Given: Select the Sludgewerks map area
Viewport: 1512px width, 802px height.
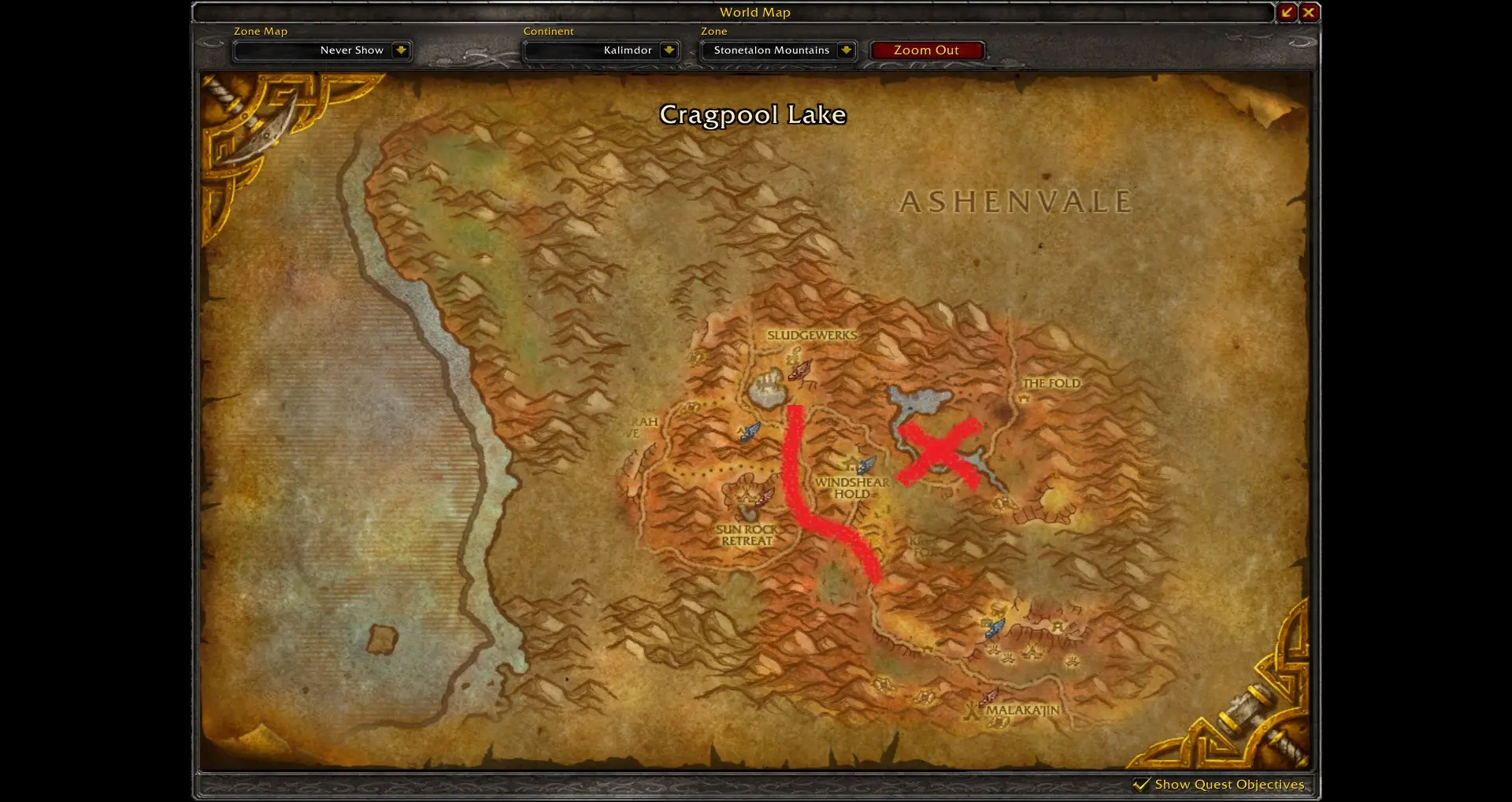Looking at the screenshot, I should [x=811, y=336].
